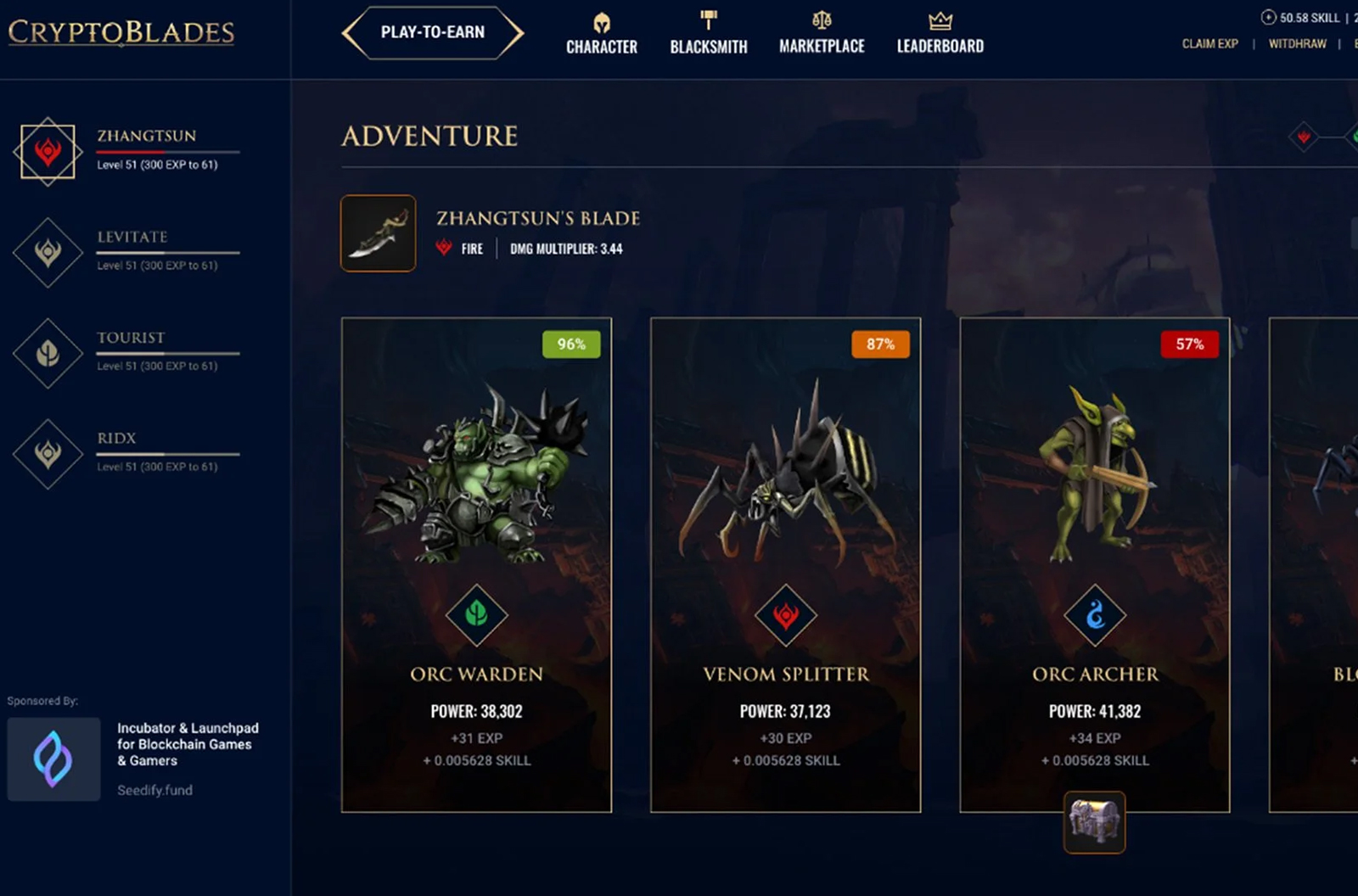Image resolution: width=1358 pixels, height=896 pixels.
Task: Open the Character helmet icon
Action: [x=602, y=21]
